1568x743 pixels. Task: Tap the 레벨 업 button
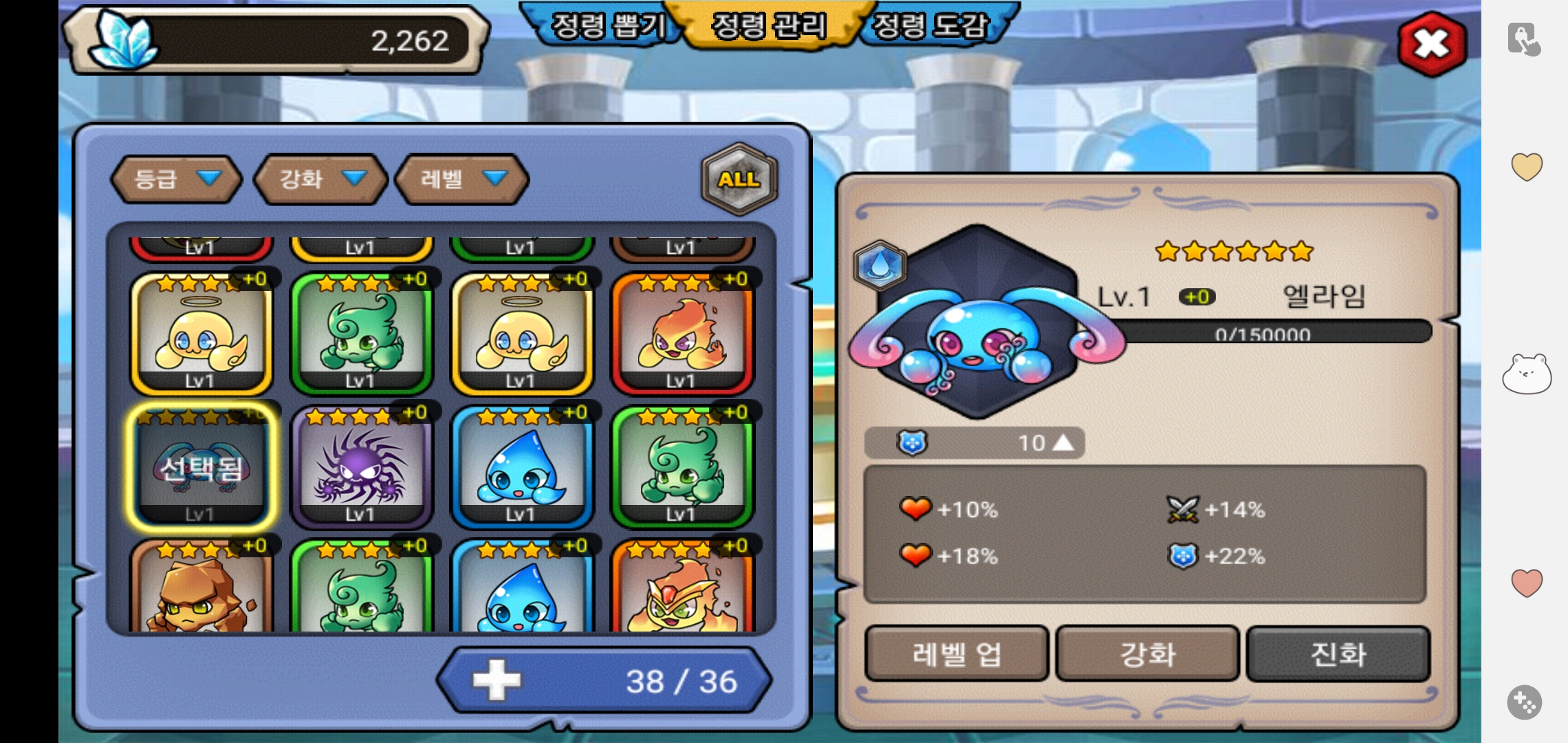[956, 654]
